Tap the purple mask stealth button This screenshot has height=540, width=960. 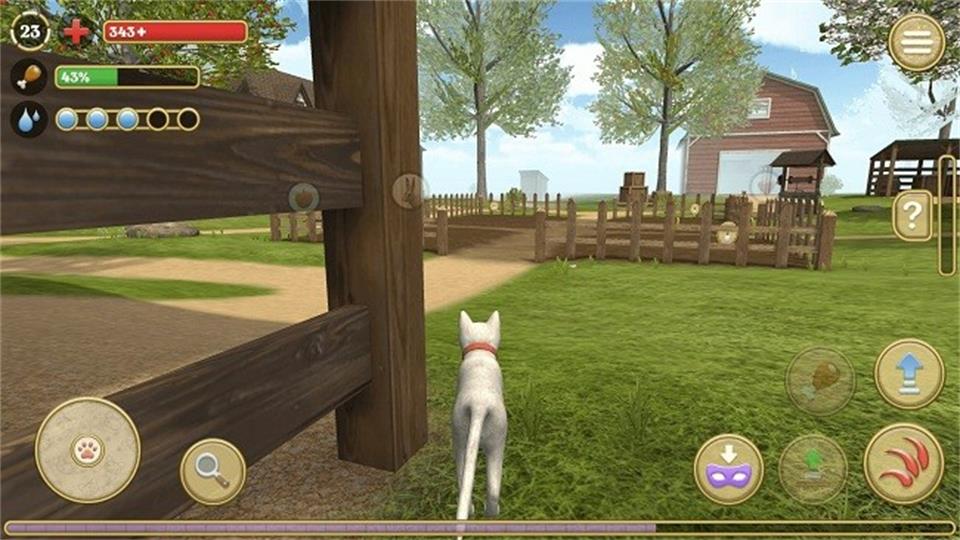729,468
